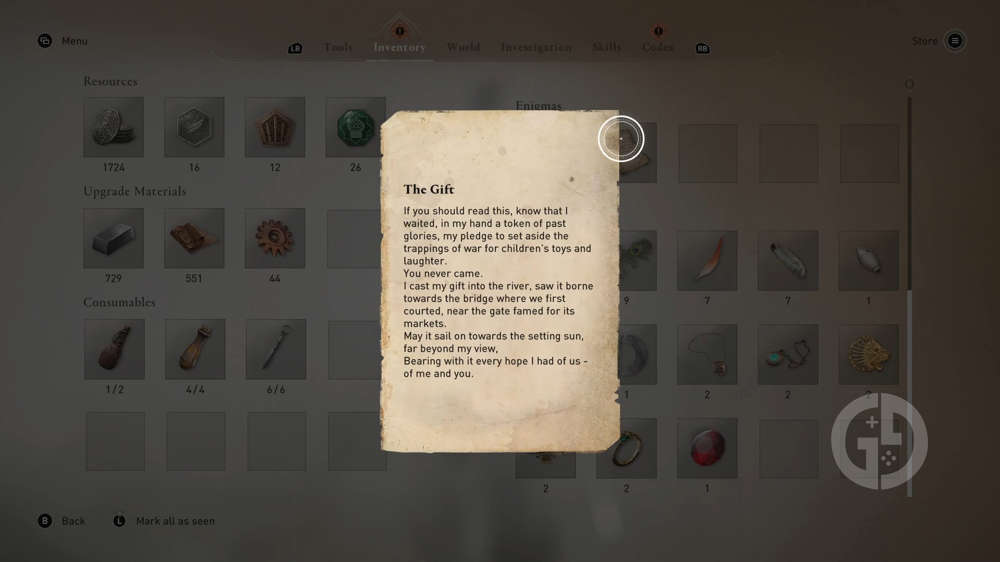Image resolution: width=1000 pixels, height=562 pixels.
Task: Open the World tab
Action: [x=463, y=47]
